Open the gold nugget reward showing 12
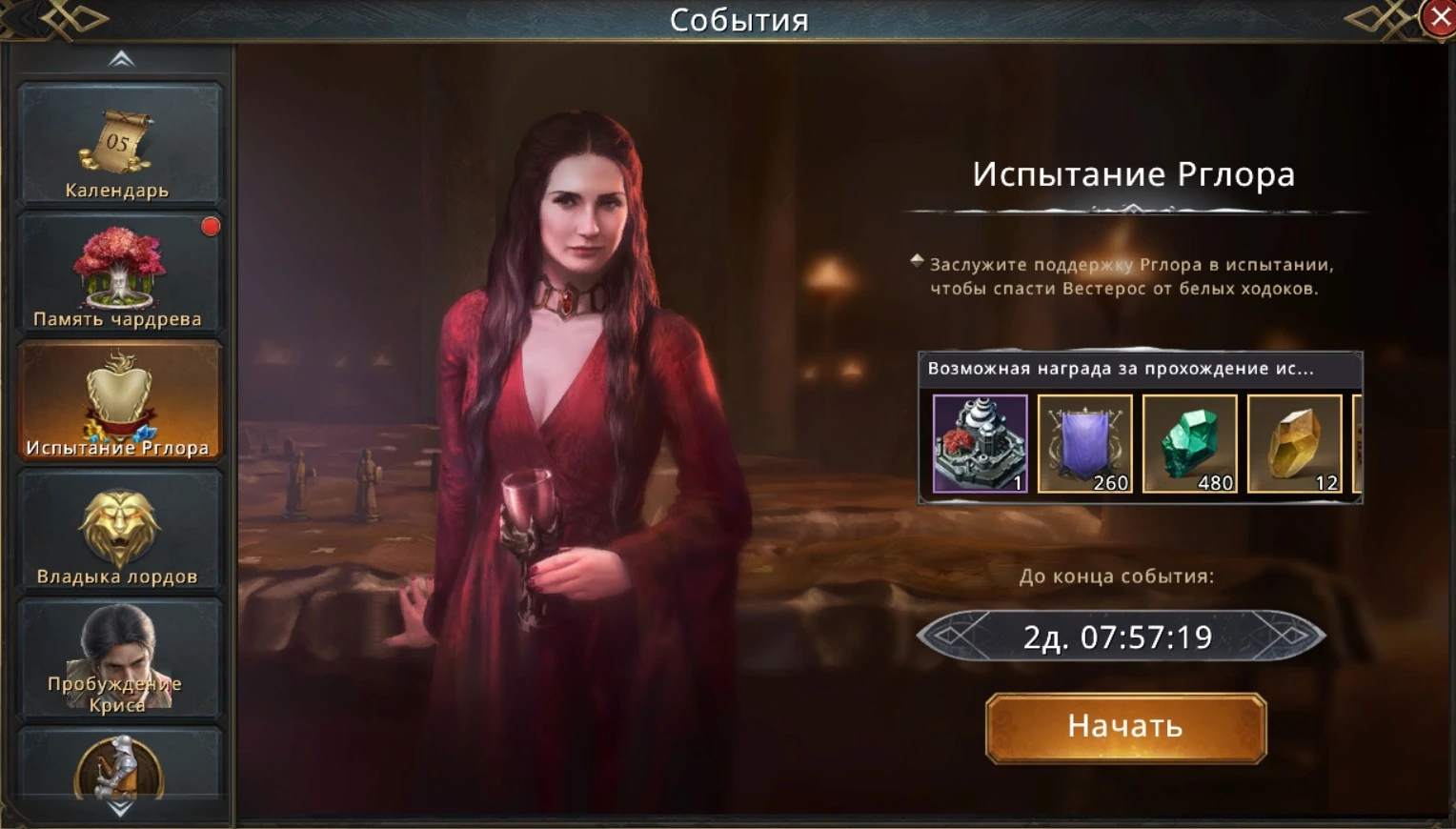This screenshot has height=829, width=1456. (x=1296, y=443)
